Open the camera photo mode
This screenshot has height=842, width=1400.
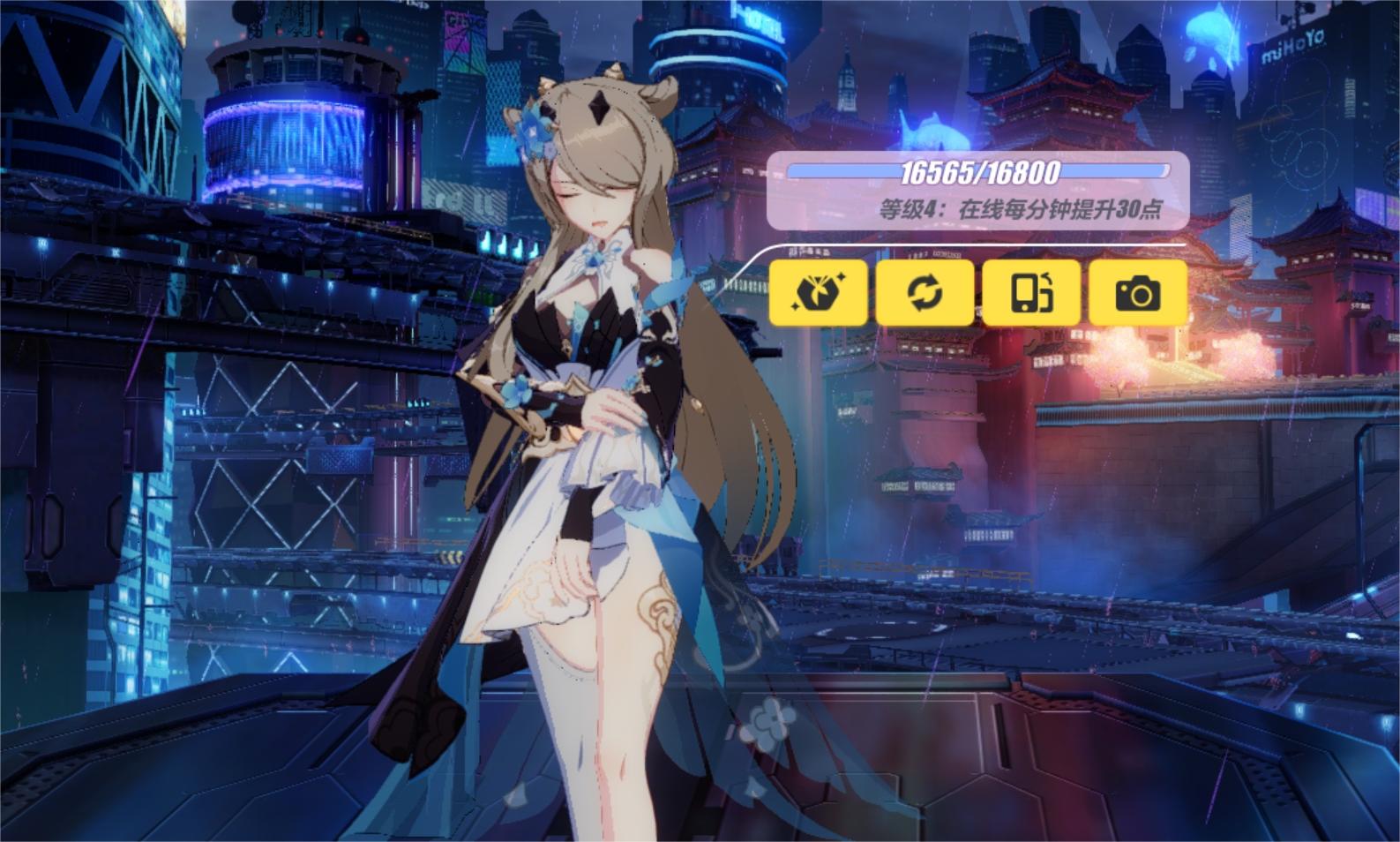click(1138, 292)
